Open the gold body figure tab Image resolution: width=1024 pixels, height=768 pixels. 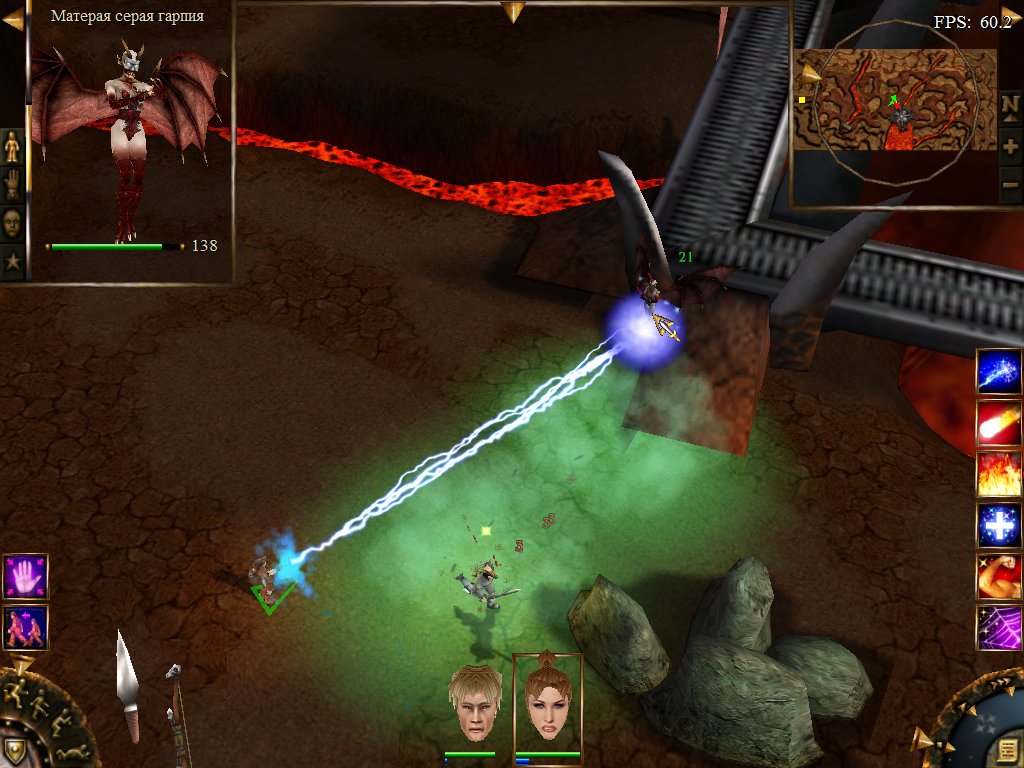[x=12, y=147]
